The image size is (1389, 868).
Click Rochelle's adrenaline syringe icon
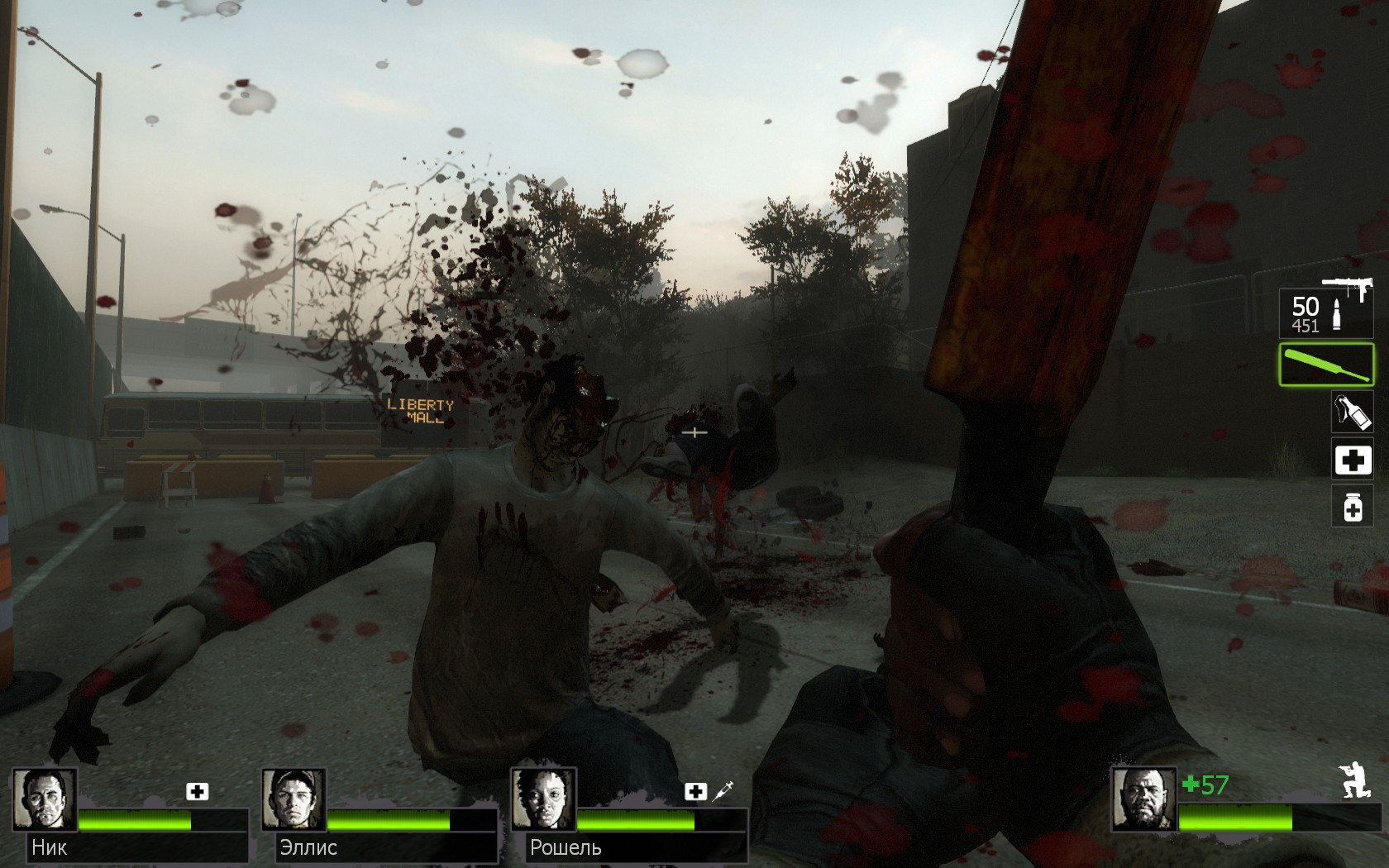(723, 791)
